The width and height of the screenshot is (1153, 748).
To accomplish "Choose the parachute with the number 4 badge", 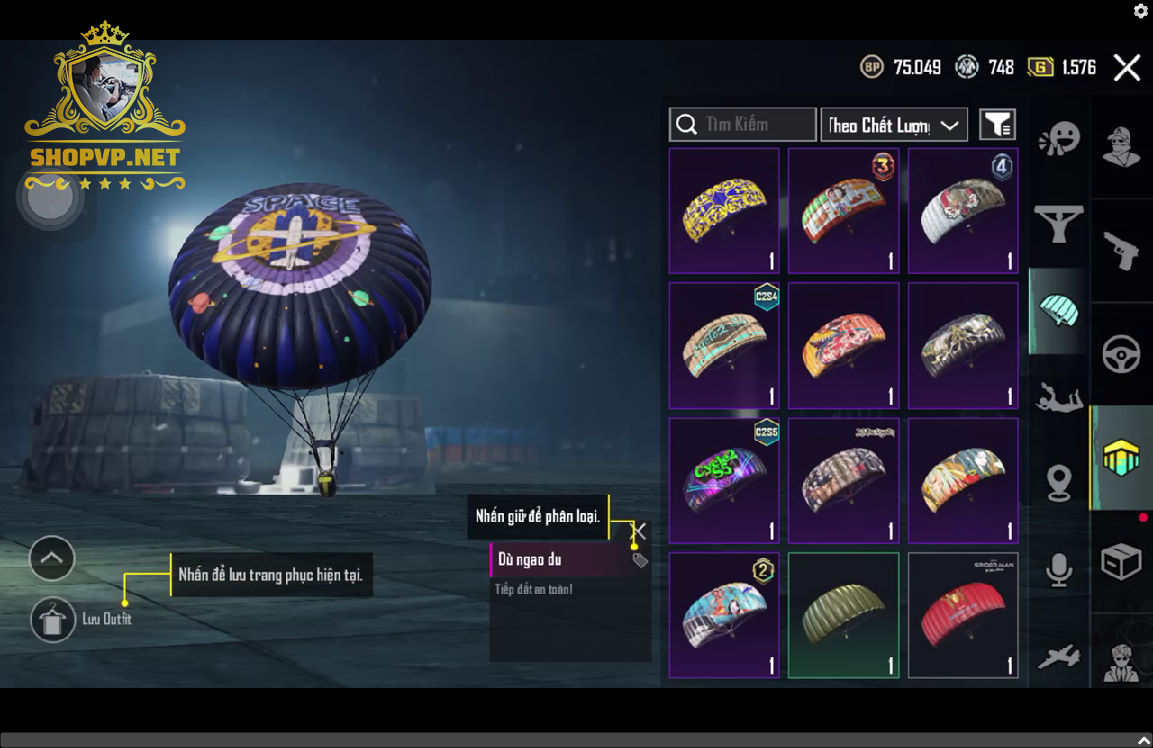I will coord(962,211).
